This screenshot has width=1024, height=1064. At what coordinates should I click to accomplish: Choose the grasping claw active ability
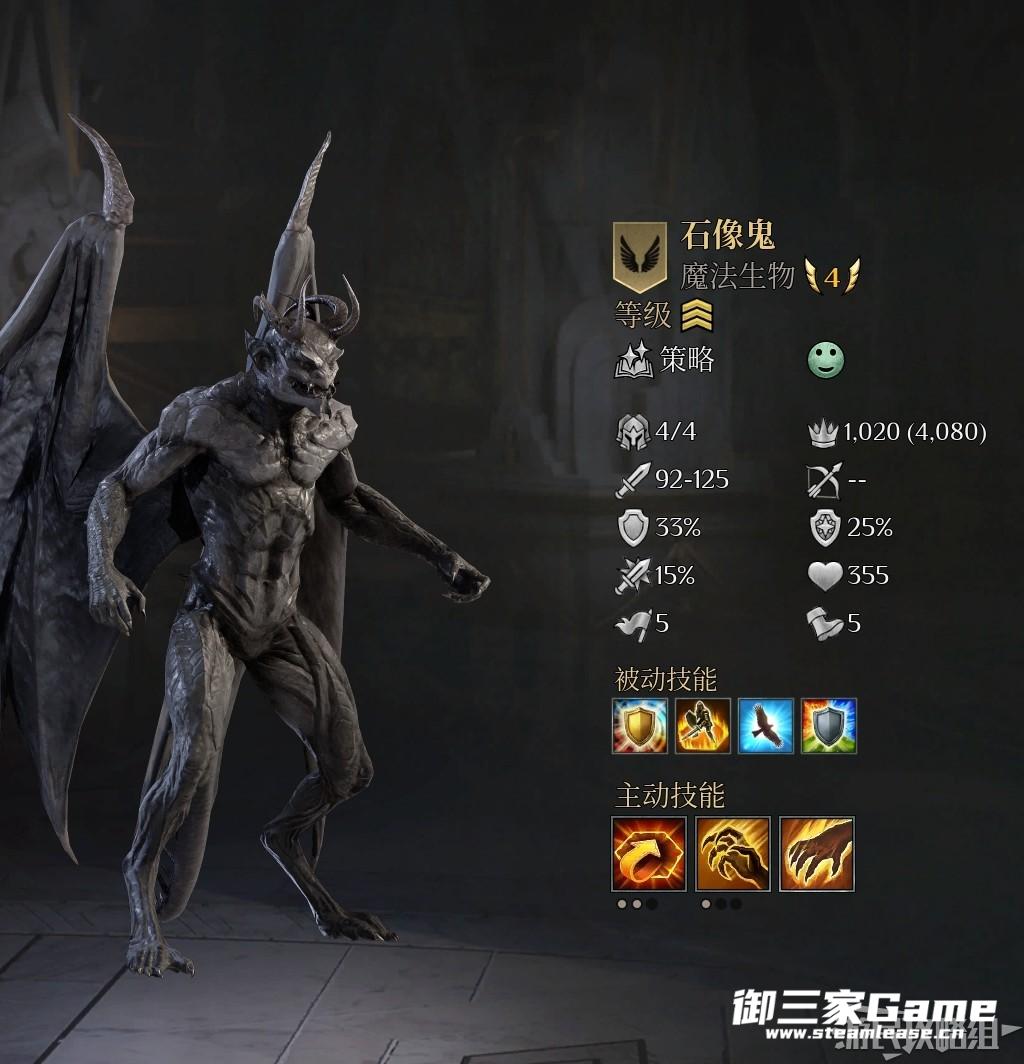click(733, 853)
